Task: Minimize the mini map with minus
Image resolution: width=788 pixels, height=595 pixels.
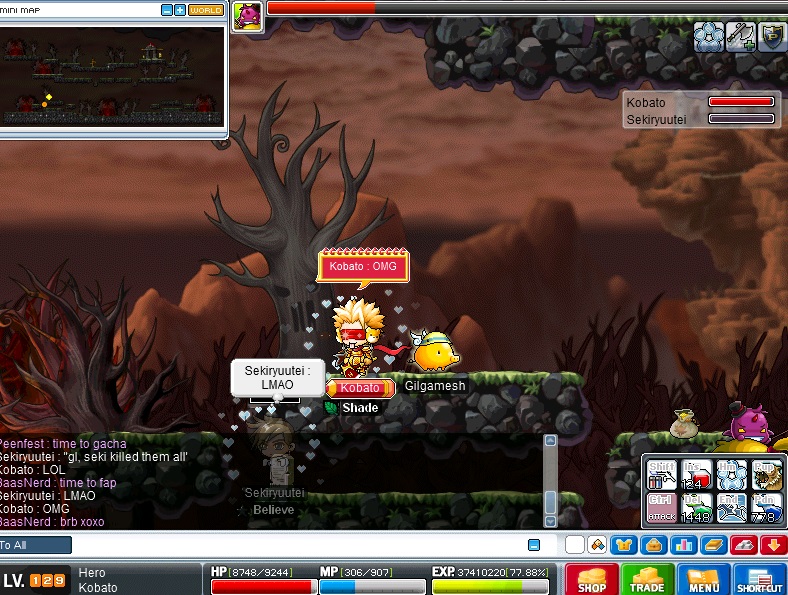Action: (166, 10)
